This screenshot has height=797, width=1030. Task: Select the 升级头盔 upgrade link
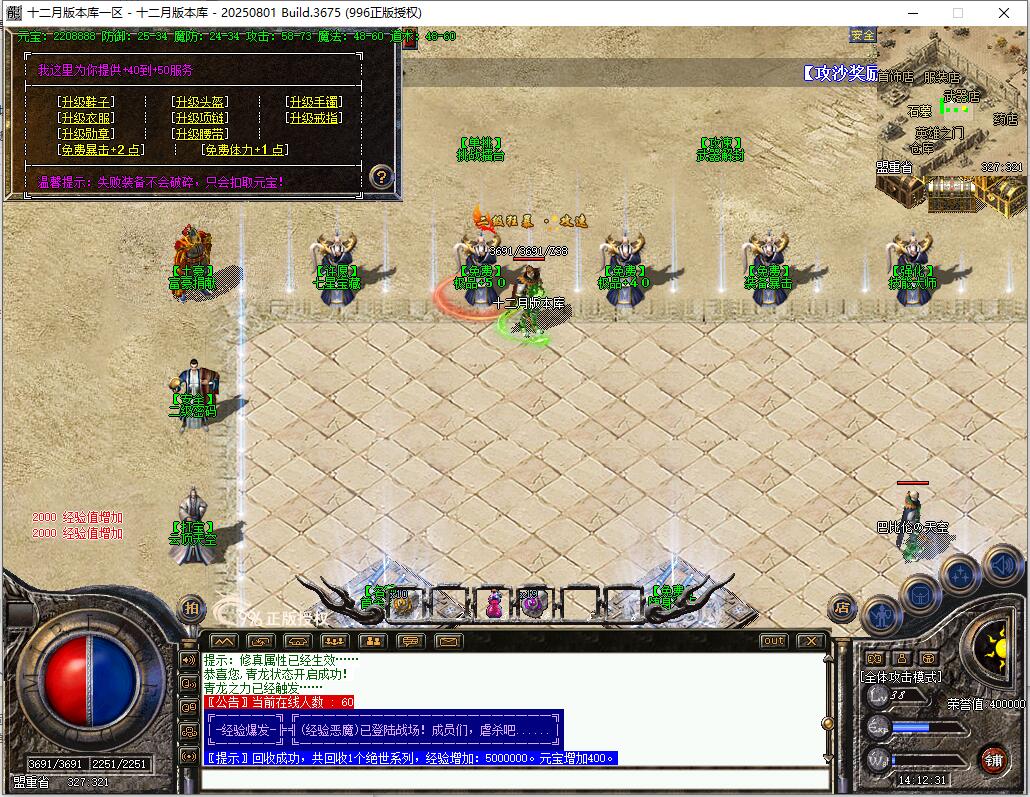tap(200, 102)
